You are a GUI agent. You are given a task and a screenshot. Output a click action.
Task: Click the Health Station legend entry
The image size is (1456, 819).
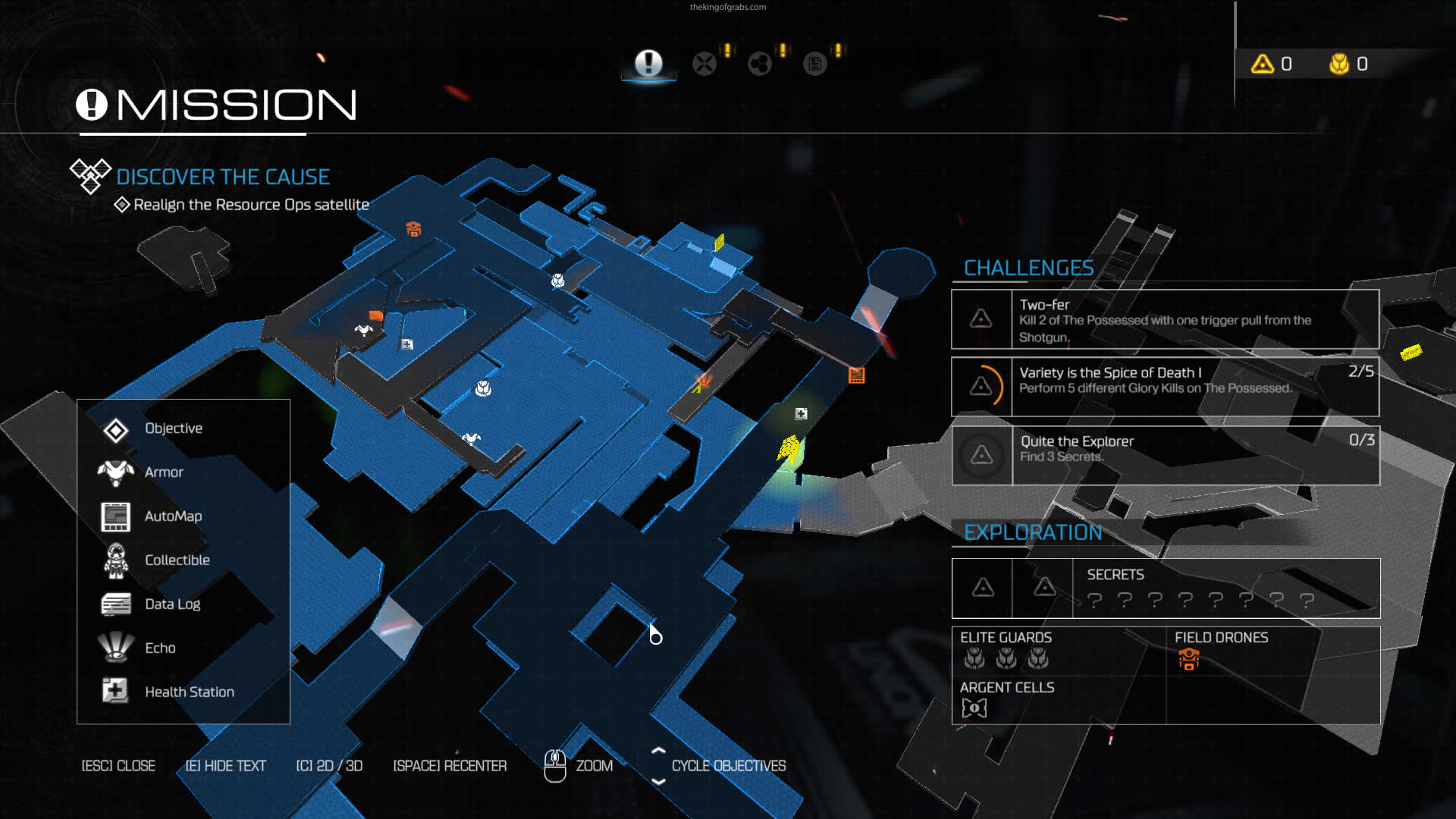pyautogui.click(x=189, y=692)
